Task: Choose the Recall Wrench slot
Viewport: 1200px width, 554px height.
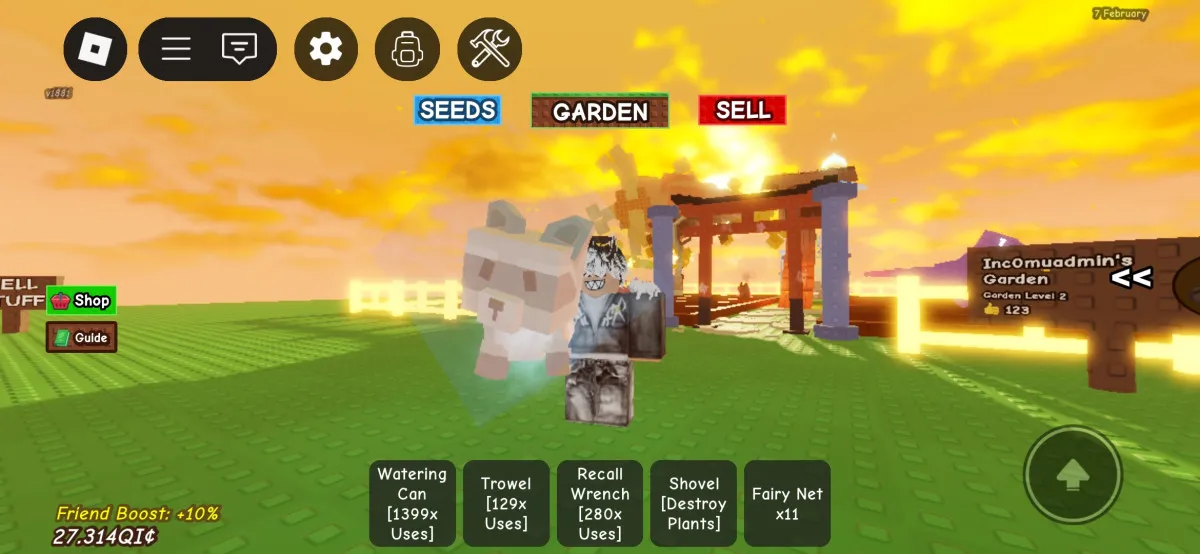Action: coord(600,503)
